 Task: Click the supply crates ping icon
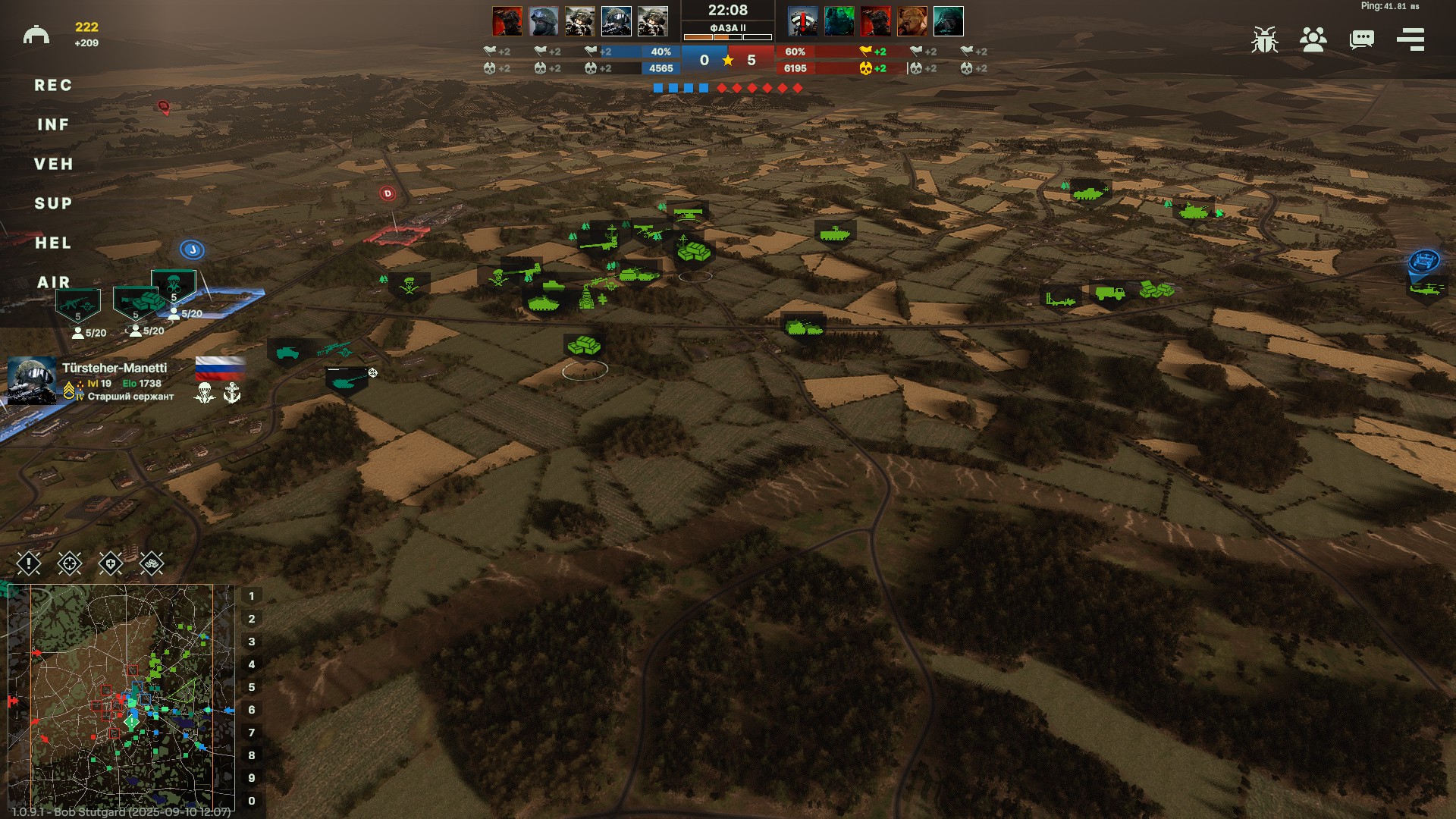pos(152,563)
